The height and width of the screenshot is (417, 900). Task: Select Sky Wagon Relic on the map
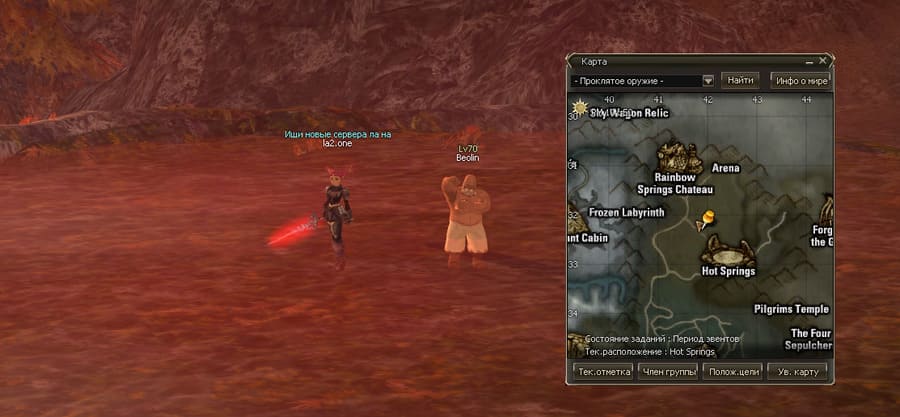pyautogui.click(x=628, y=113)
